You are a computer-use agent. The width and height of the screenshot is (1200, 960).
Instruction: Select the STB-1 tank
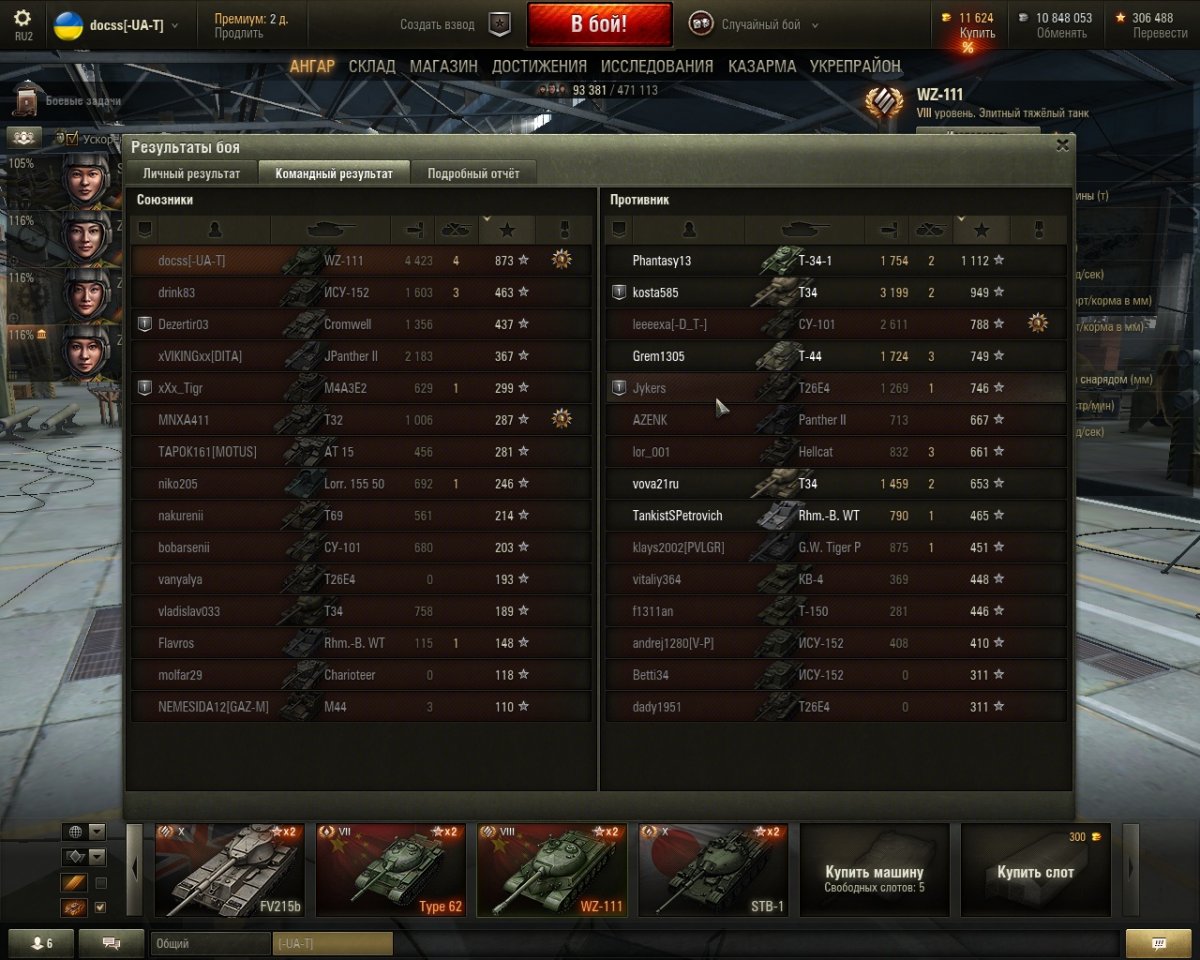tap(713, 869)
